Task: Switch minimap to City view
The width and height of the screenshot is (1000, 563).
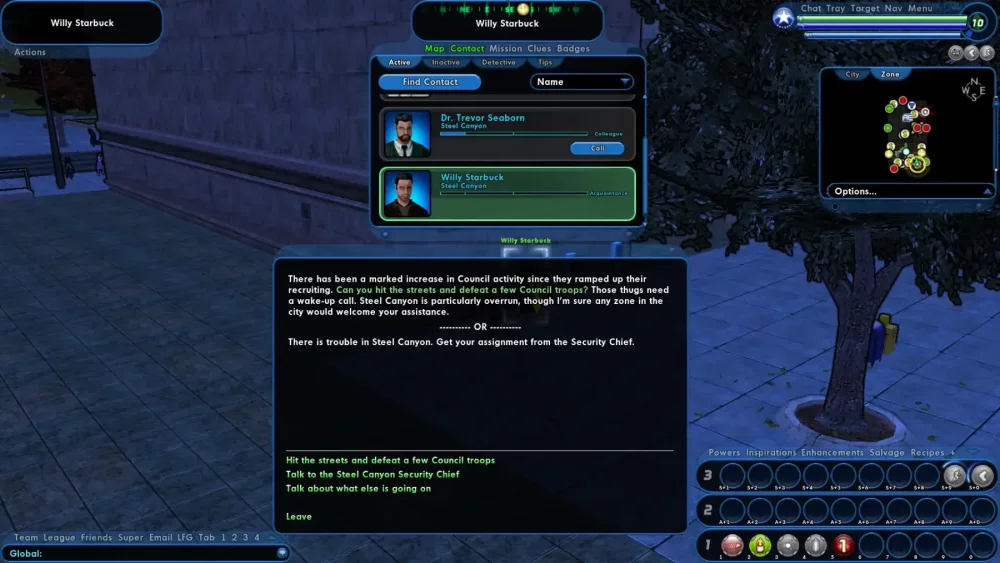Action: tap(852, 74)
